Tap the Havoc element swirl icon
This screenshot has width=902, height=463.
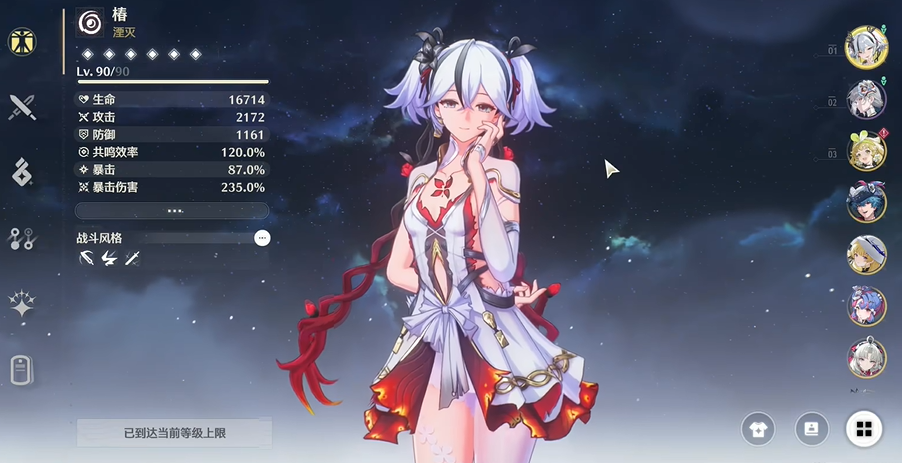tap(90, 23)
